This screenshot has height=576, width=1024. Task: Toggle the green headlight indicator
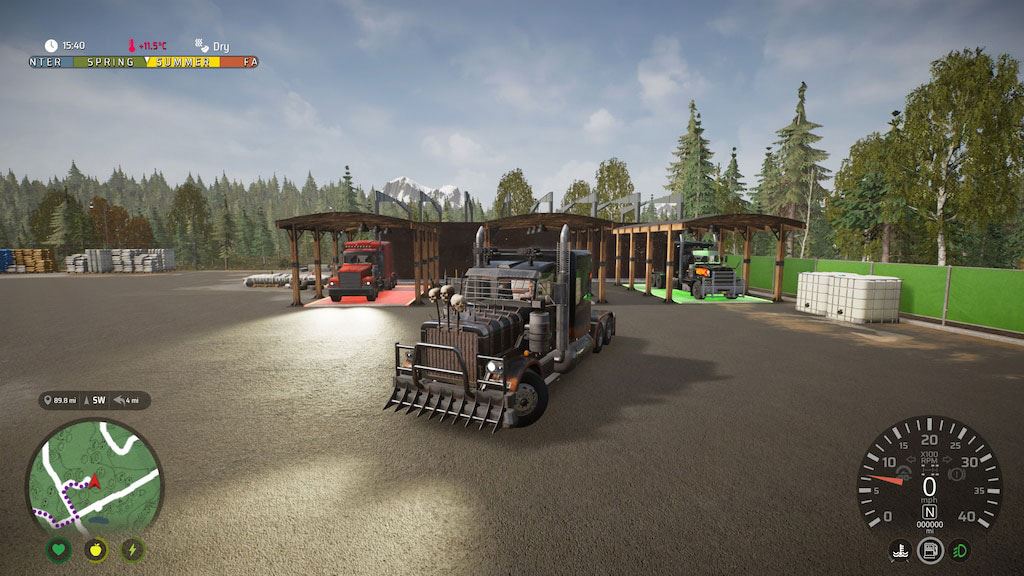click(960, 551)
